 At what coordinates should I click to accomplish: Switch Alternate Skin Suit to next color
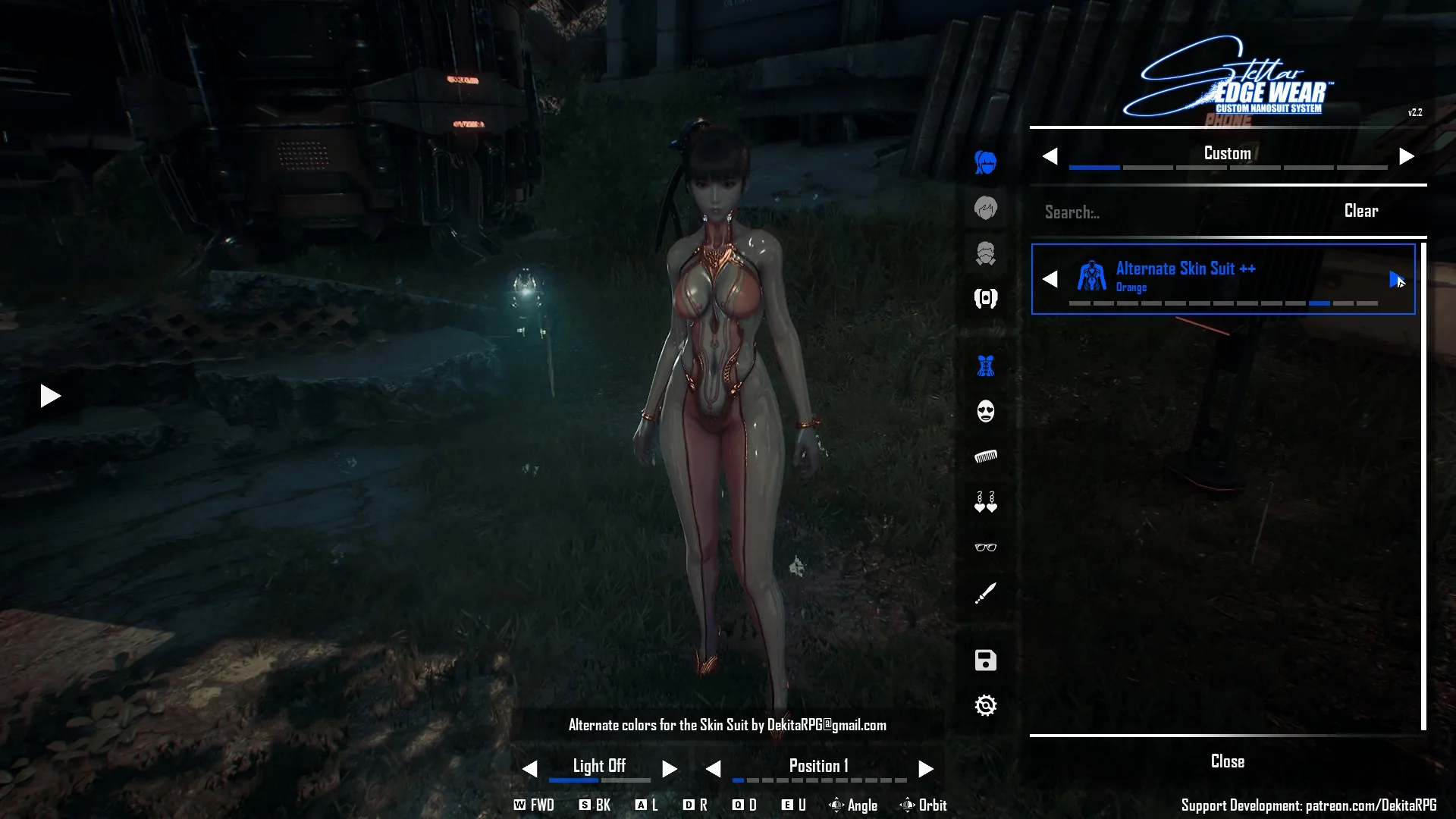(x=1395, y=279)
